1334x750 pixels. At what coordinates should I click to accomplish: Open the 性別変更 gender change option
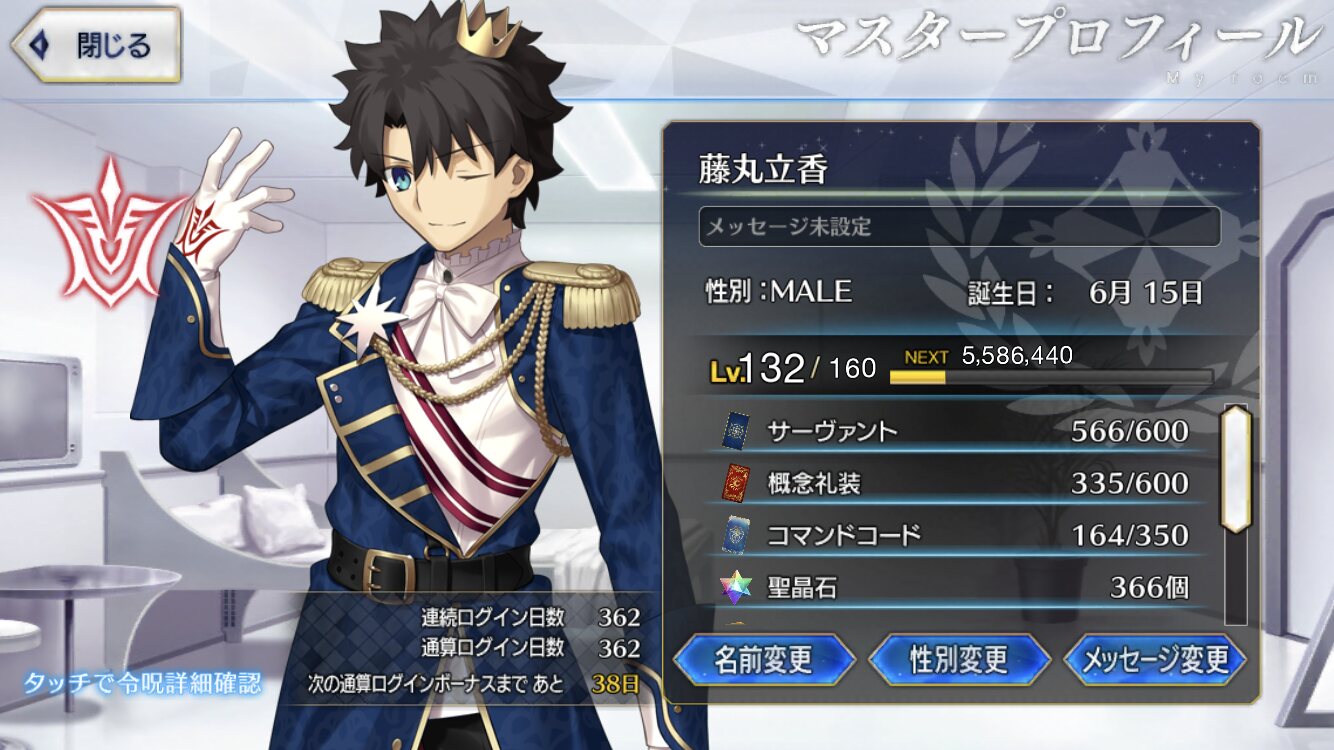pos(959,659)
